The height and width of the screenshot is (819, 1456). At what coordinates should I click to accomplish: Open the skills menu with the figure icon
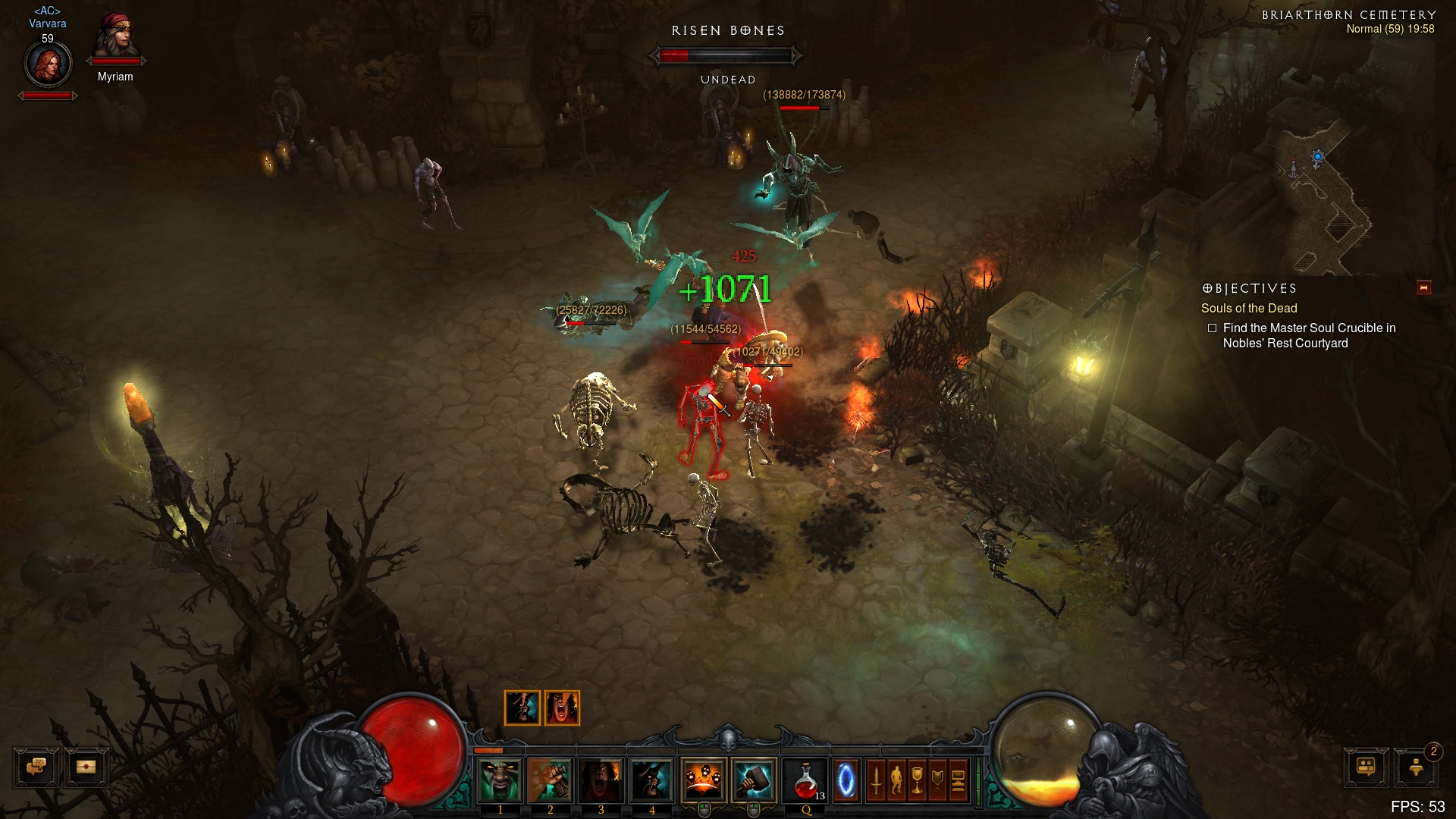click(x=896, y=780)
